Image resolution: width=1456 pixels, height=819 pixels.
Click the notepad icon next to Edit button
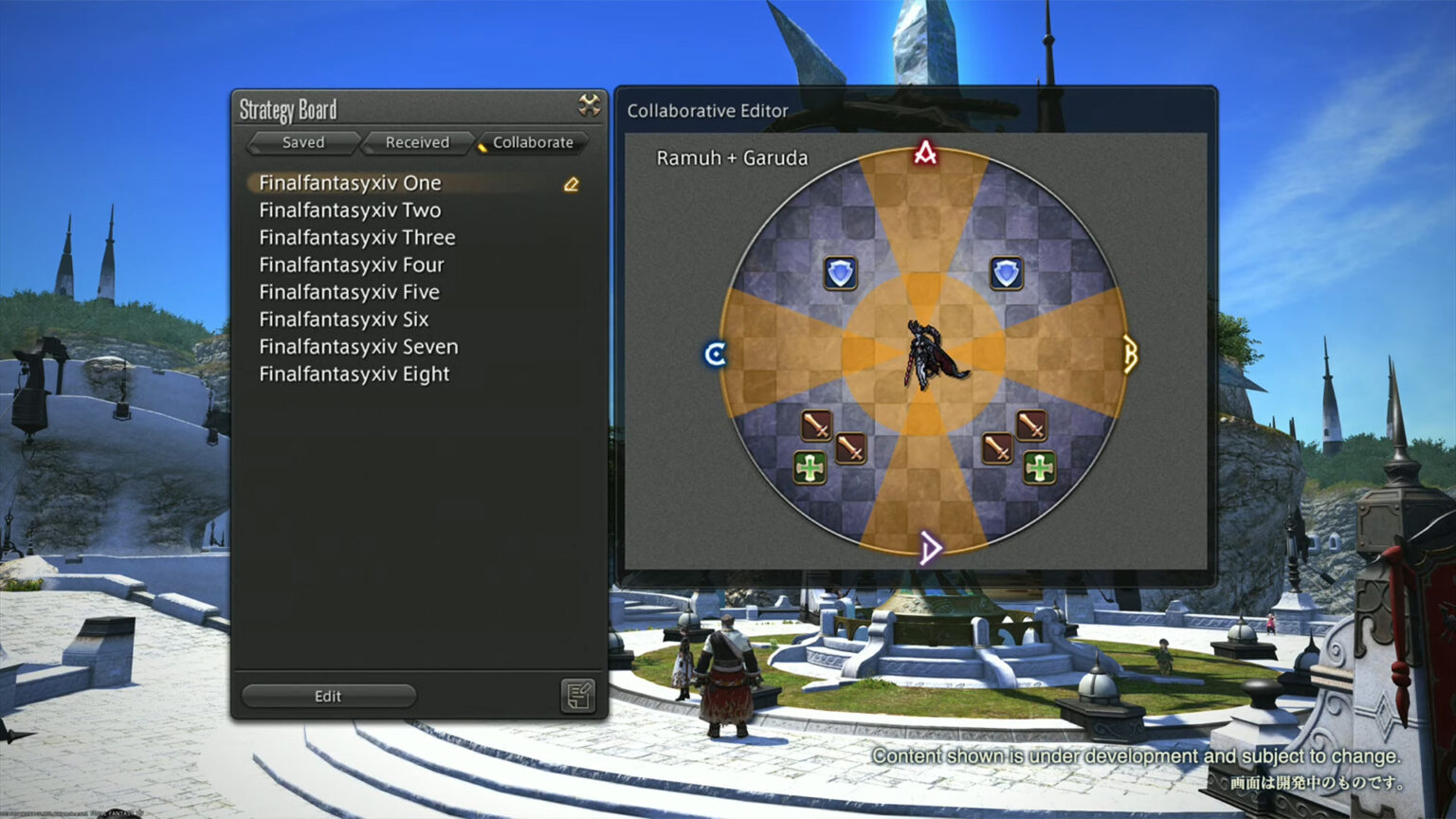click(576, 695)
